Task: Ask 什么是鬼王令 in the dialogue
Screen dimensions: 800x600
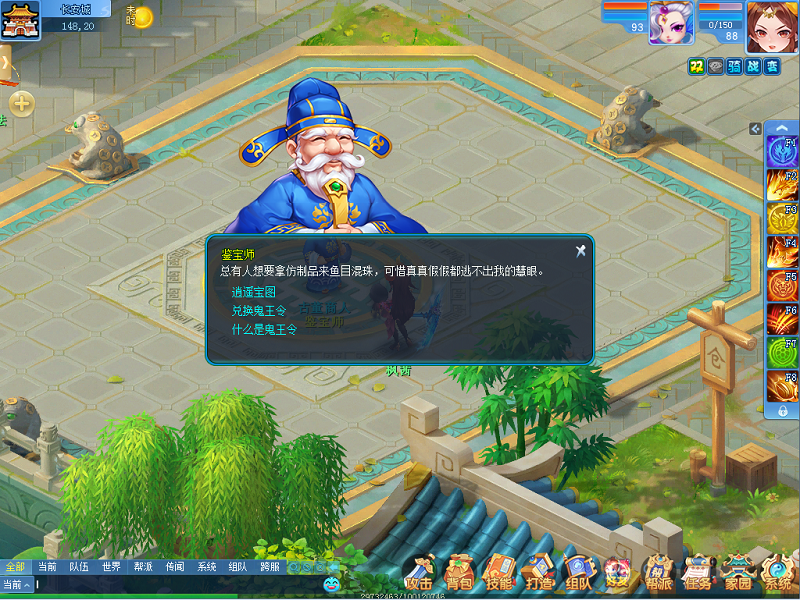Action: [x=264, y=329]
